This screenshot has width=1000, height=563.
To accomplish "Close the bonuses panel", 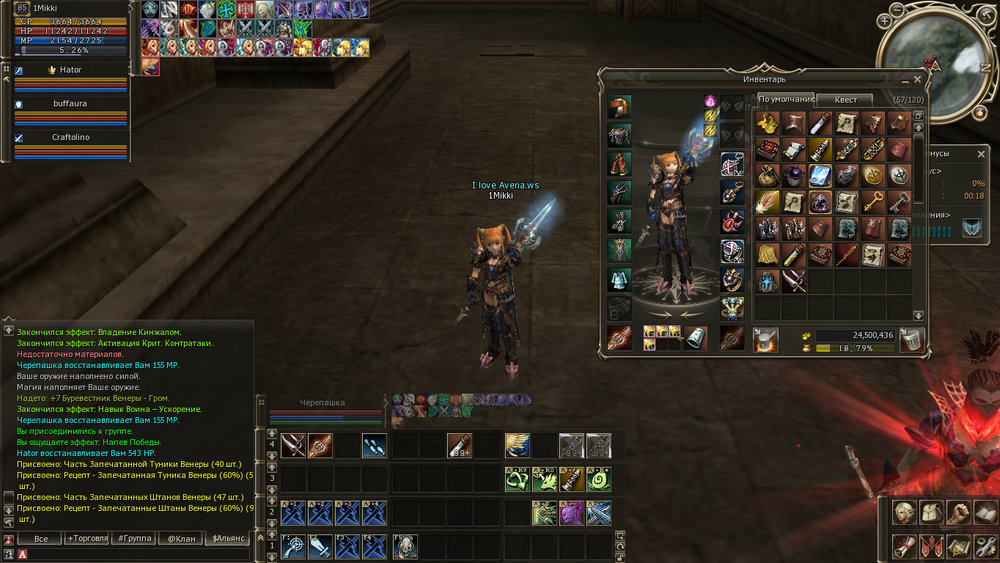I will 981,155.
